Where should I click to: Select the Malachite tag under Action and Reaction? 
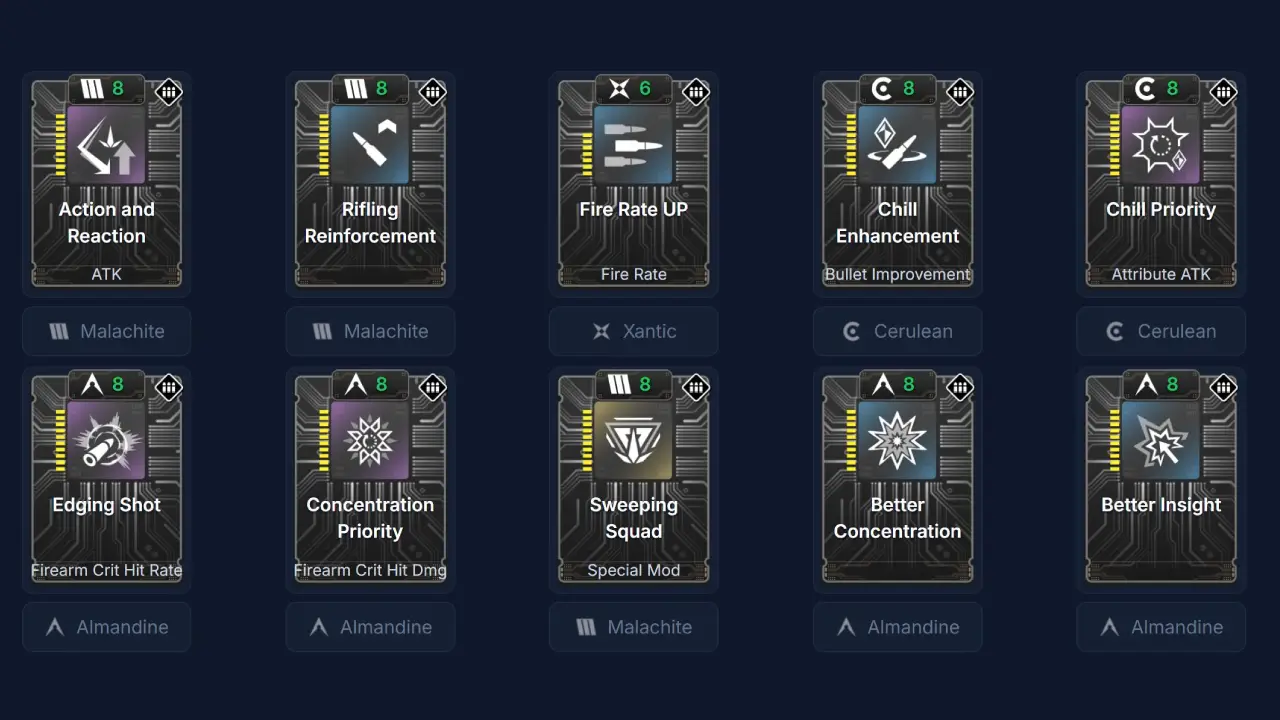coord(106,331)
